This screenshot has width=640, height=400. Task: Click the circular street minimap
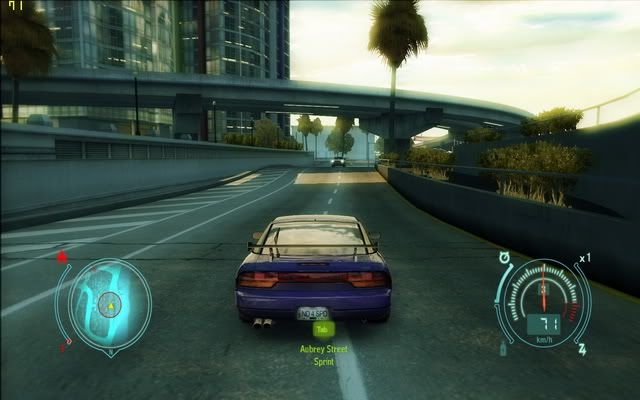click(111, 303)
